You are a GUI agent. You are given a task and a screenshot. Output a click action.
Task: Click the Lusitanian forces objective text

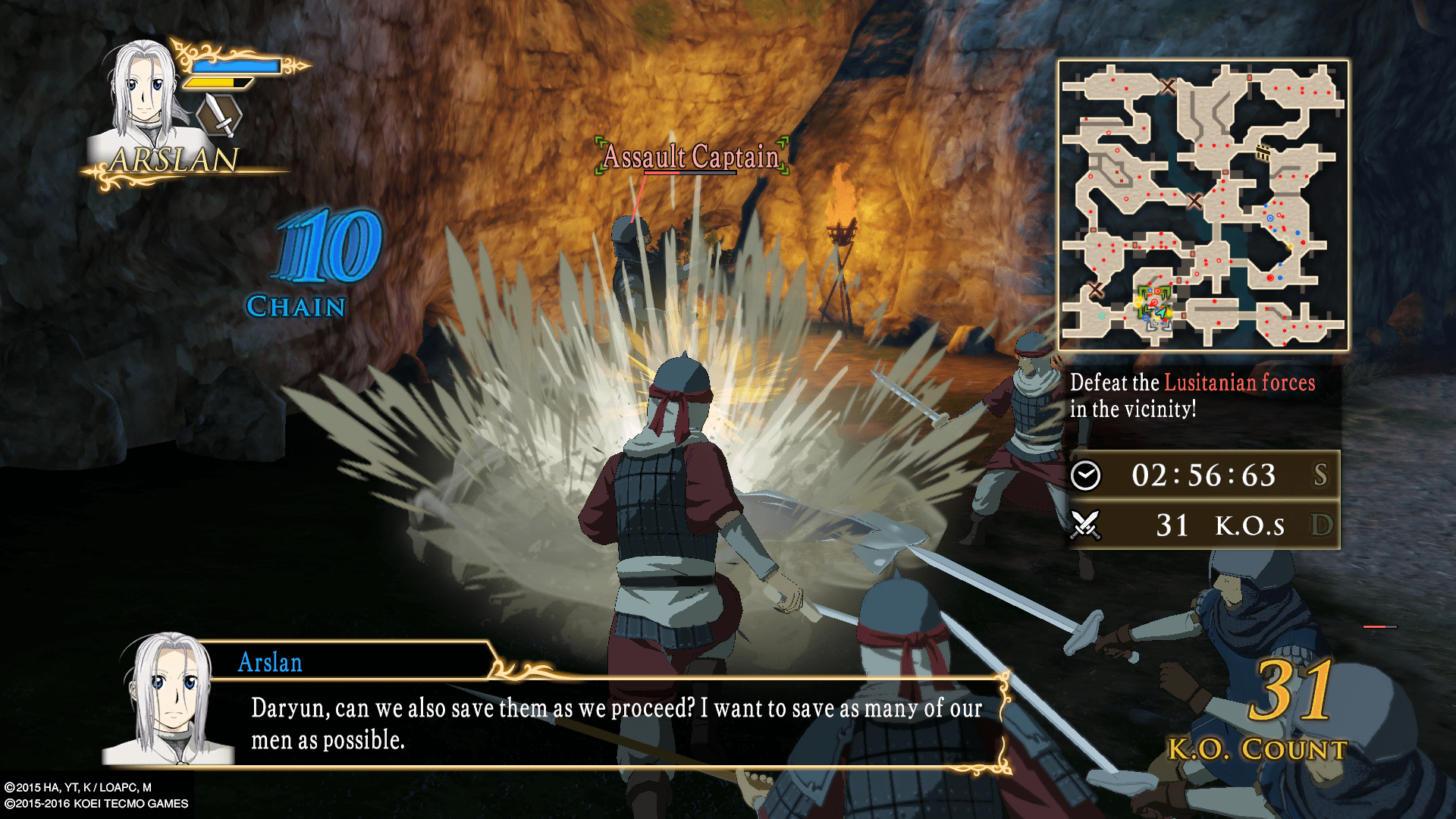(x=1238, y=383)
